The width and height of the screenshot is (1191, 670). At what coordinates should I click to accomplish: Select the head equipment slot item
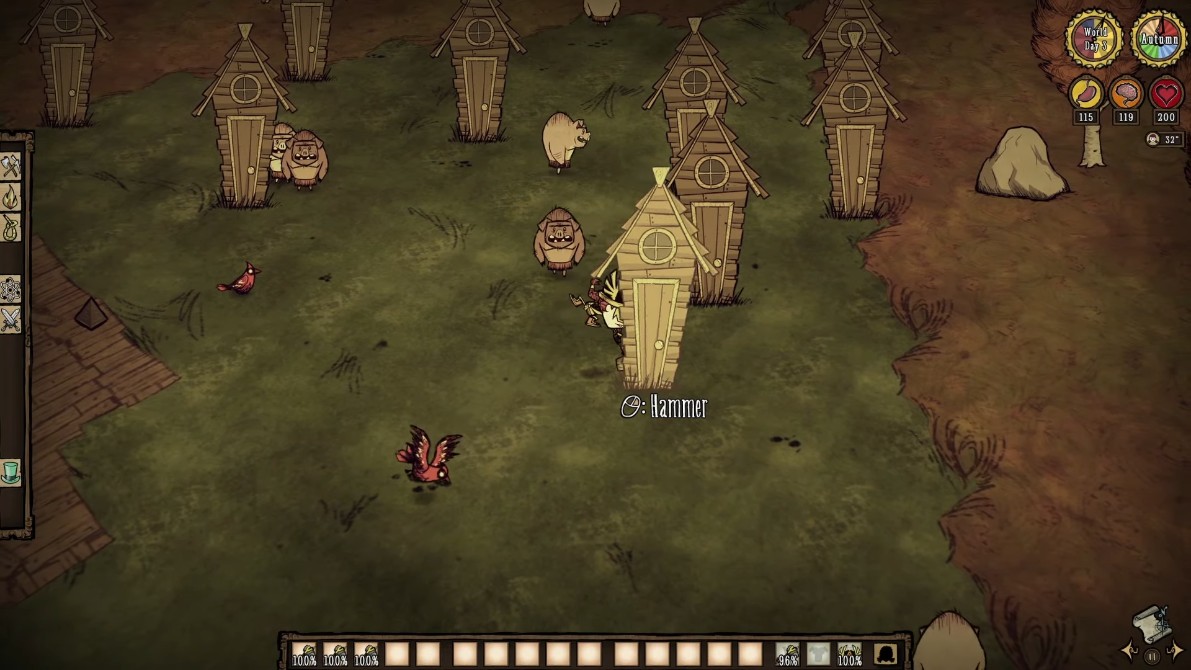pyautogui.click(x=849, y=654)
